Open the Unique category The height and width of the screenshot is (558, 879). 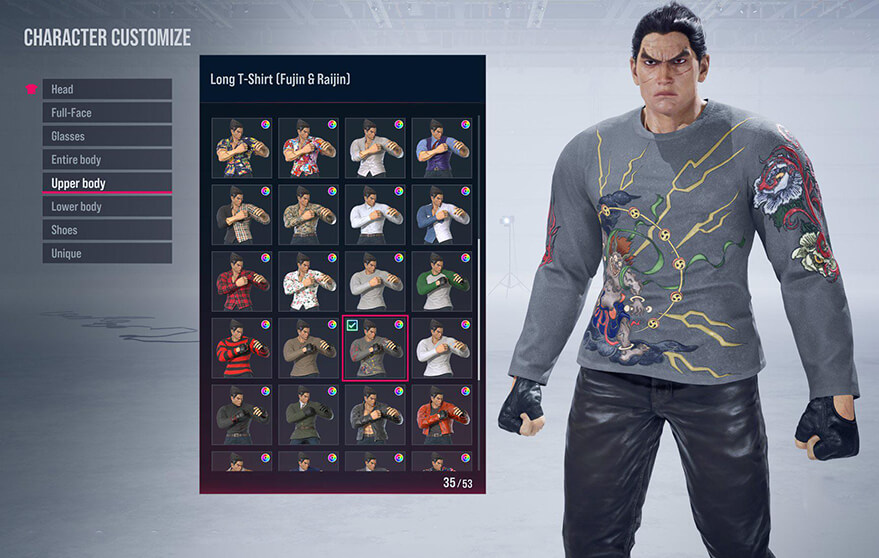pyautogui.click(x=107, y=253)
